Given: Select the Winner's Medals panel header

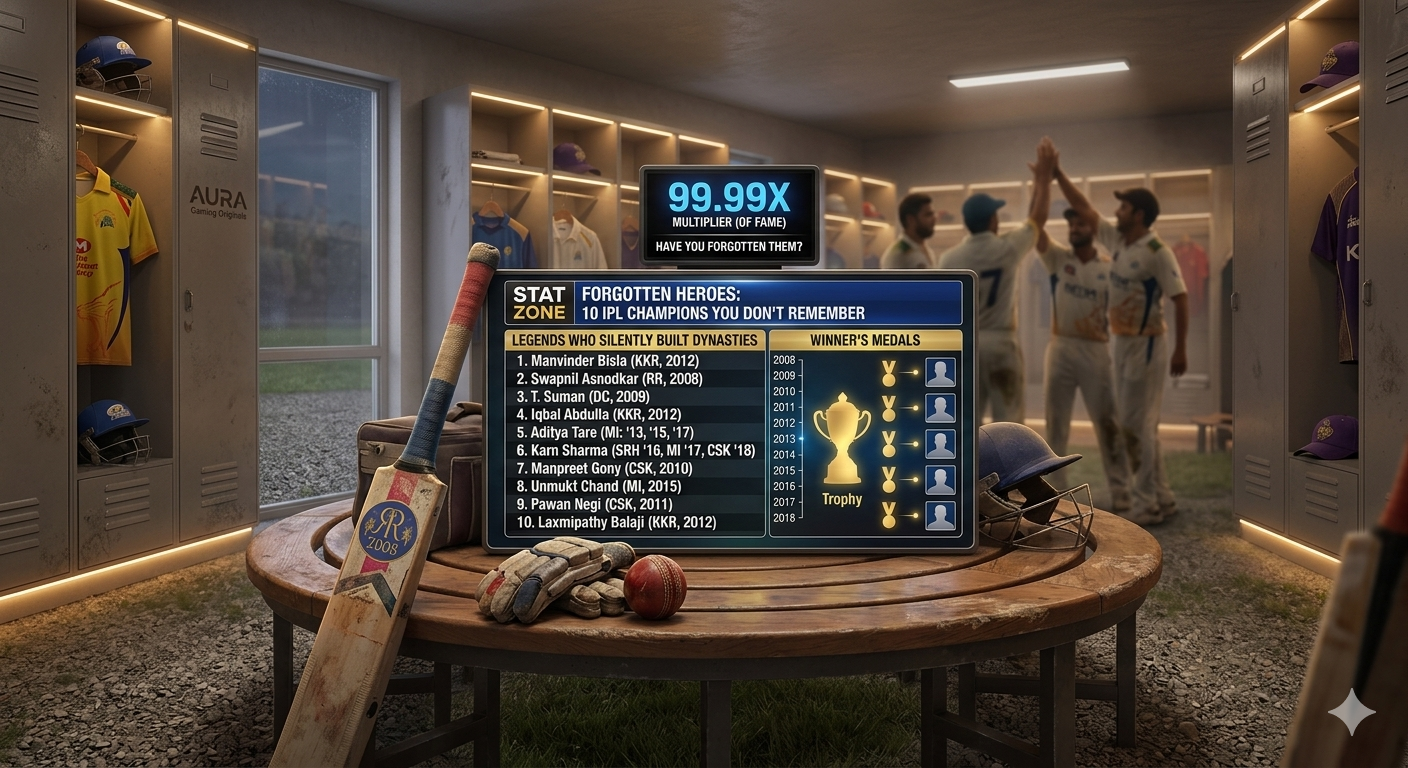Looking at the screenshot, I should point(866,340).
